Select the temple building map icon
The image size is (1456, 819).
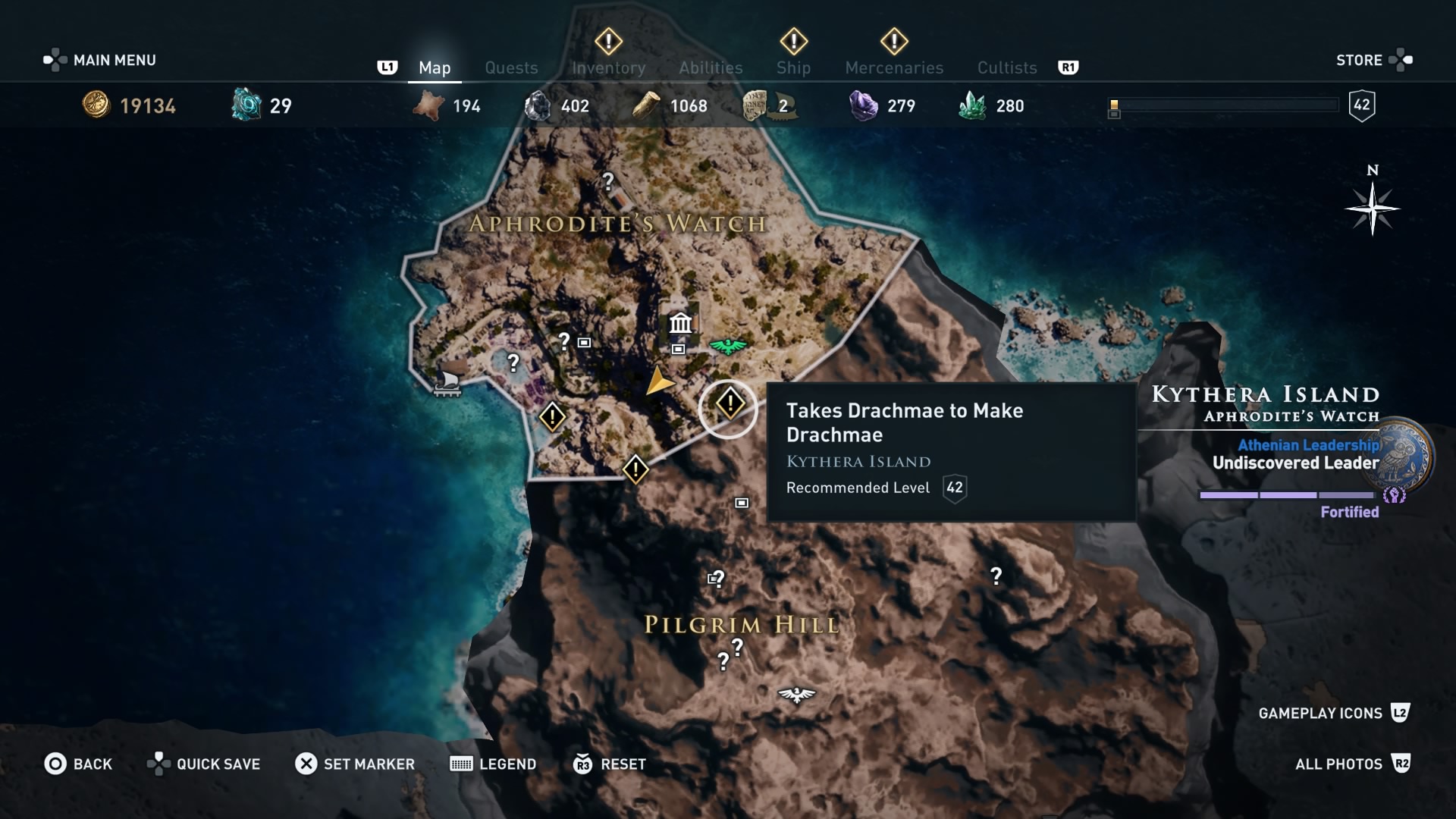tap(680, 324)
